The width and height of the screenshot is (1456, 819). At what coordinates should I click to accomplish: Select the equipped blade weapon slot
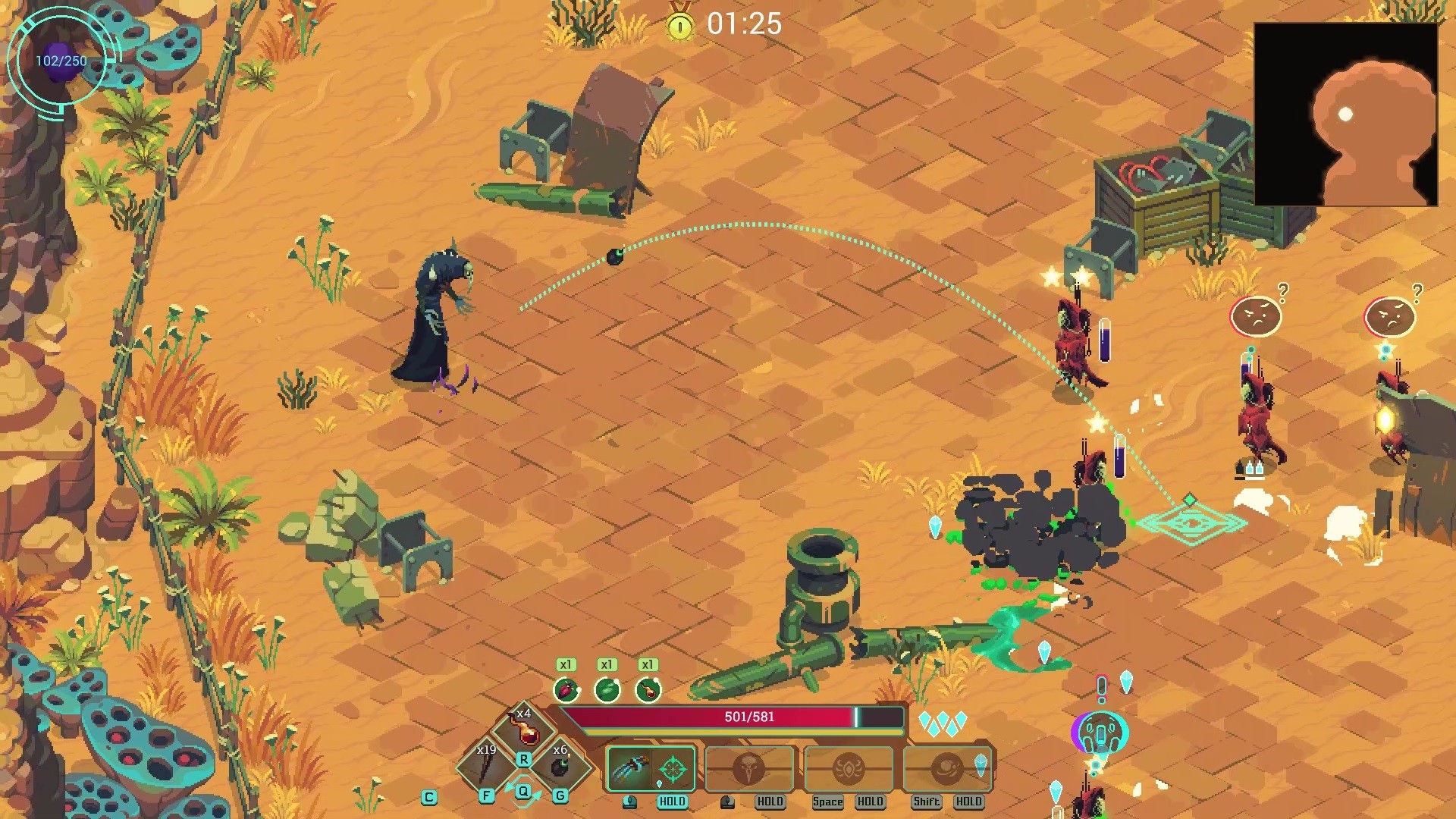click(x=629, y=768)
